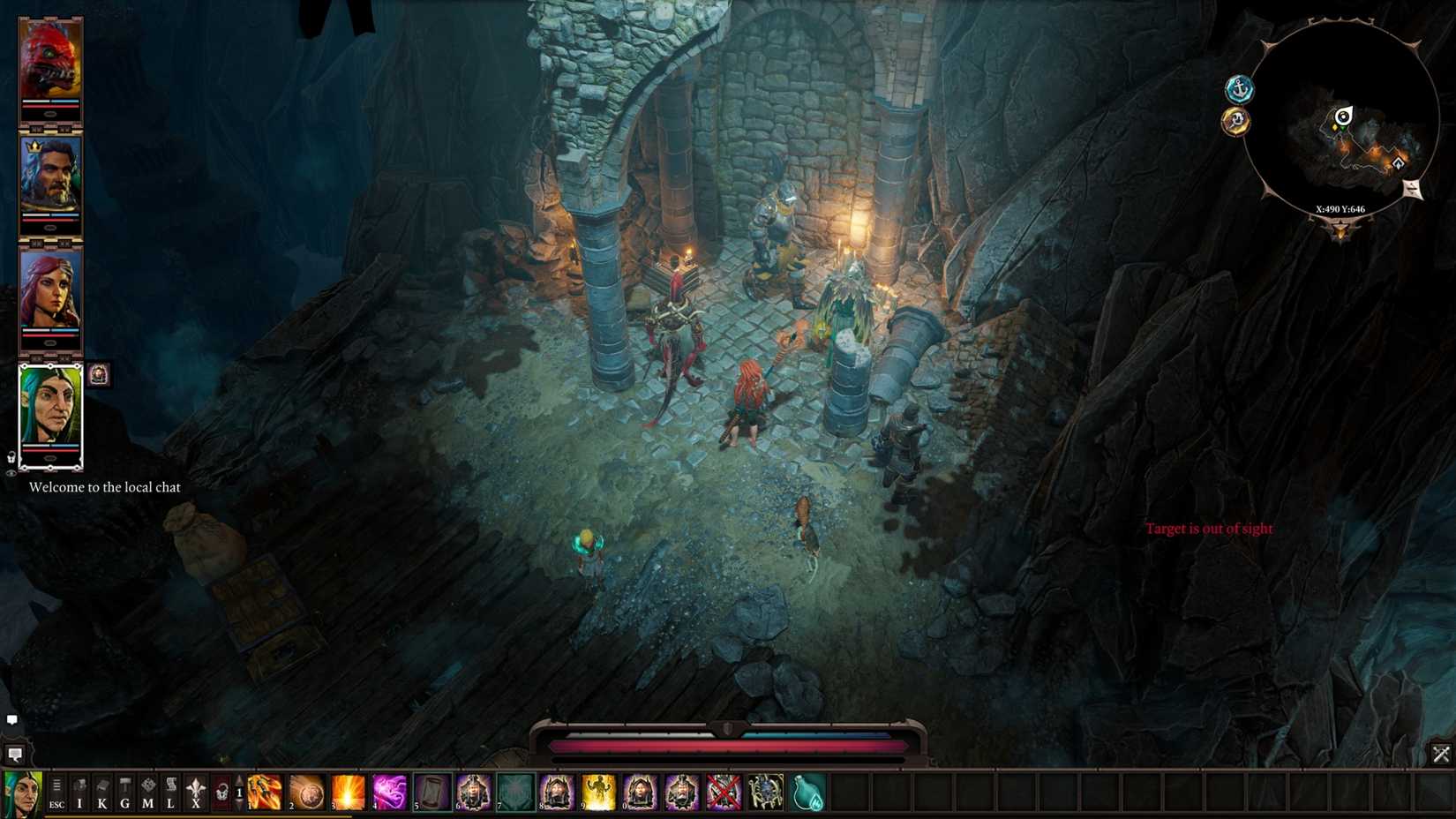Select the summon skill in hotbar slot six

(x=474, y=792)
